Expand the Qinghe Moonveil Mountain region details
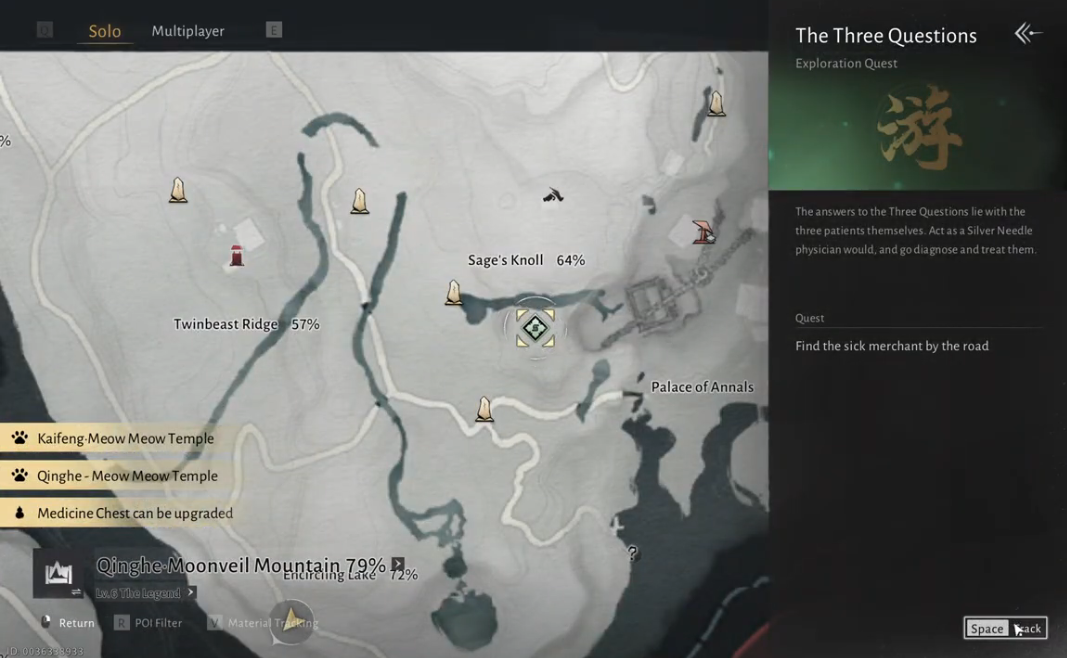Screen dimensions: 1067x658 (398, 564)
